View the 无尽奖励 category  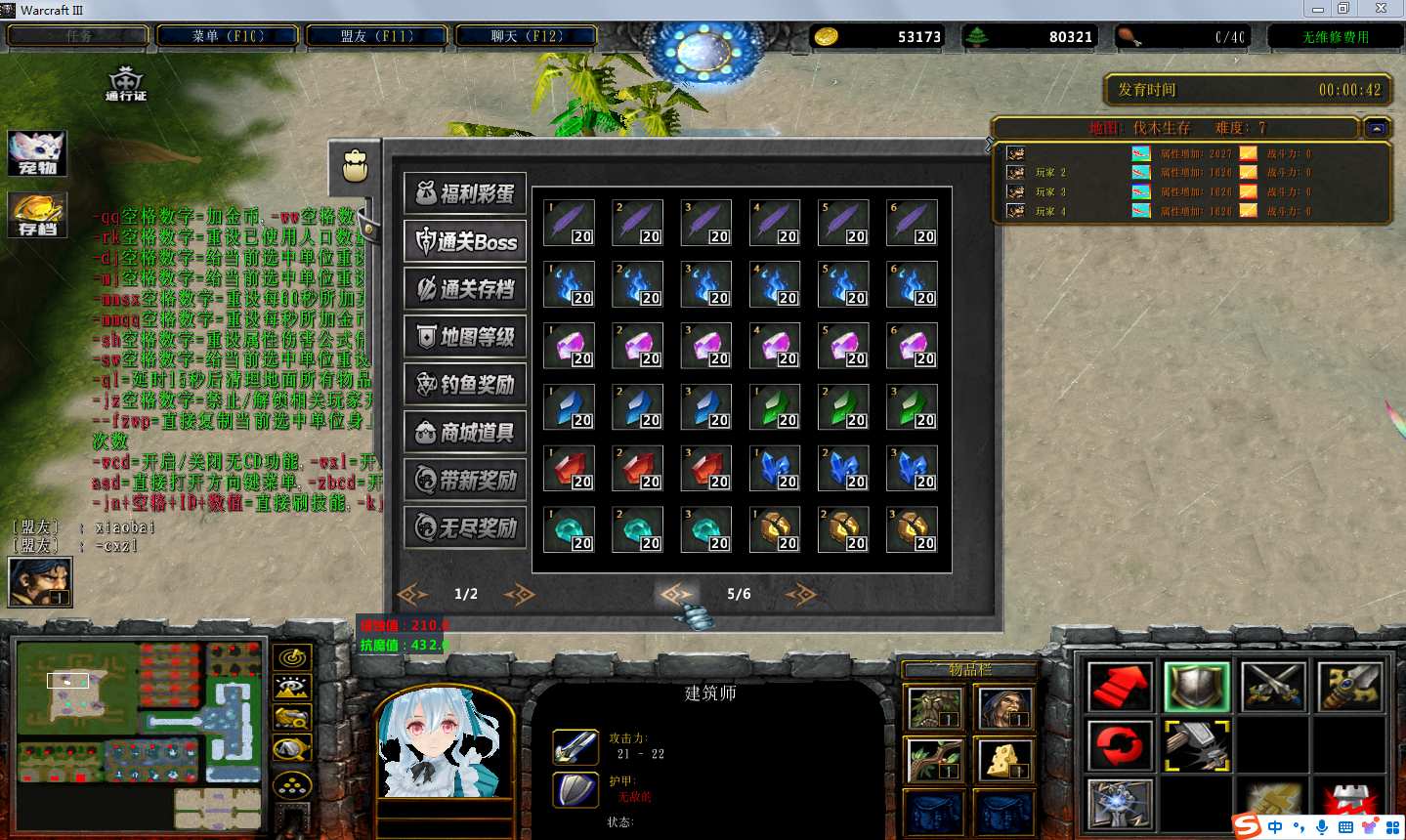[x=465, y=528]
